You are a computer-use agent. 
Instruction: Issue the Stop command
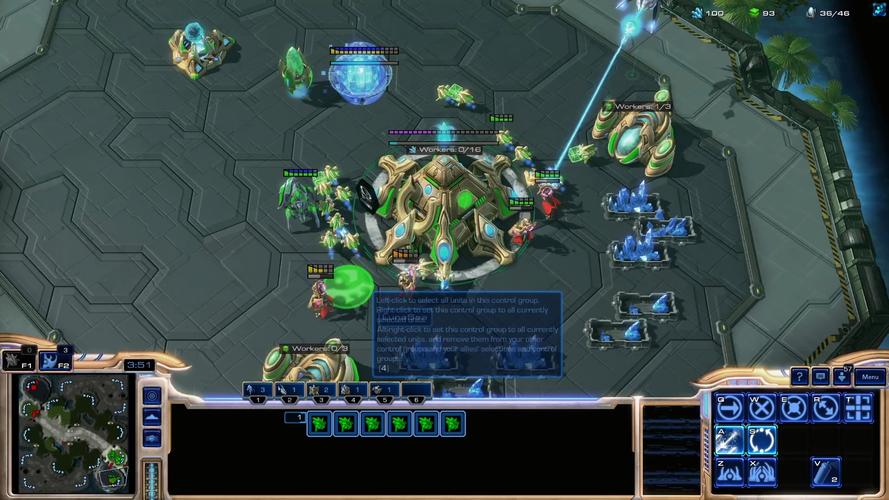[x=761, y=408]
